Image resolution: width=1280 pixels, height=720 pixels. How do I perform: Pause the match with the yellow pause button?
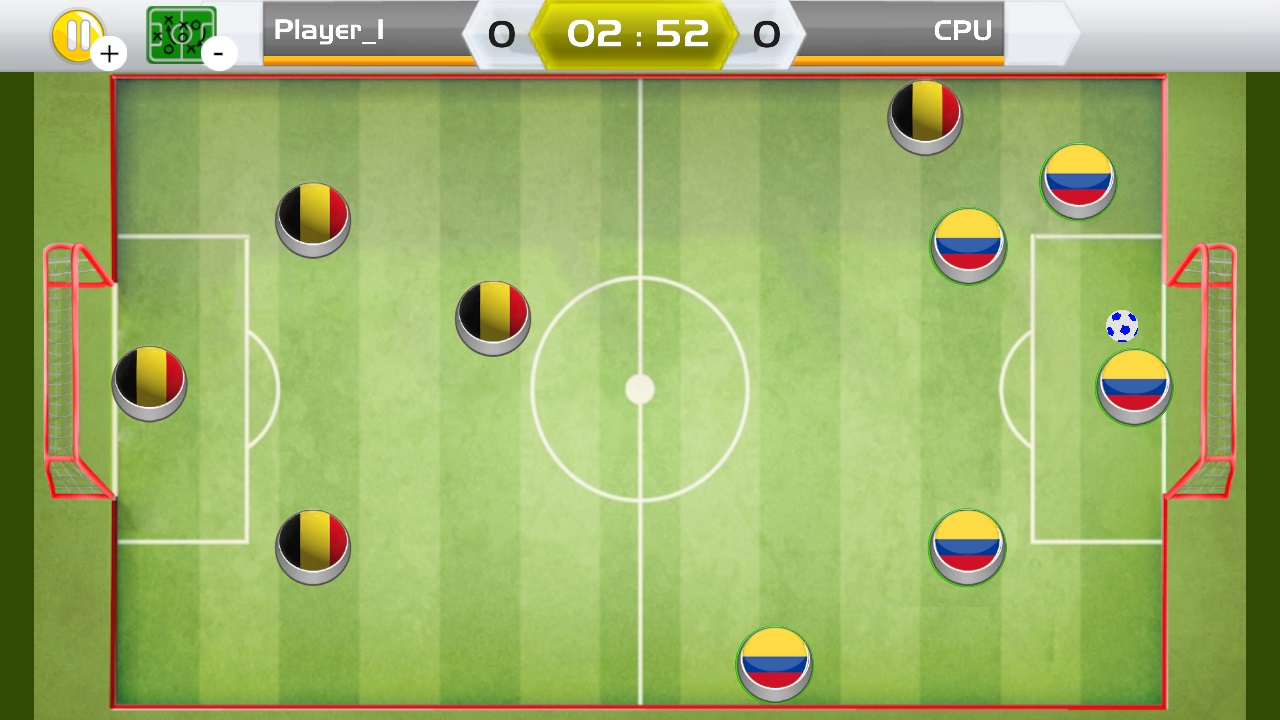pyautogui.click(x=78, y=30)
